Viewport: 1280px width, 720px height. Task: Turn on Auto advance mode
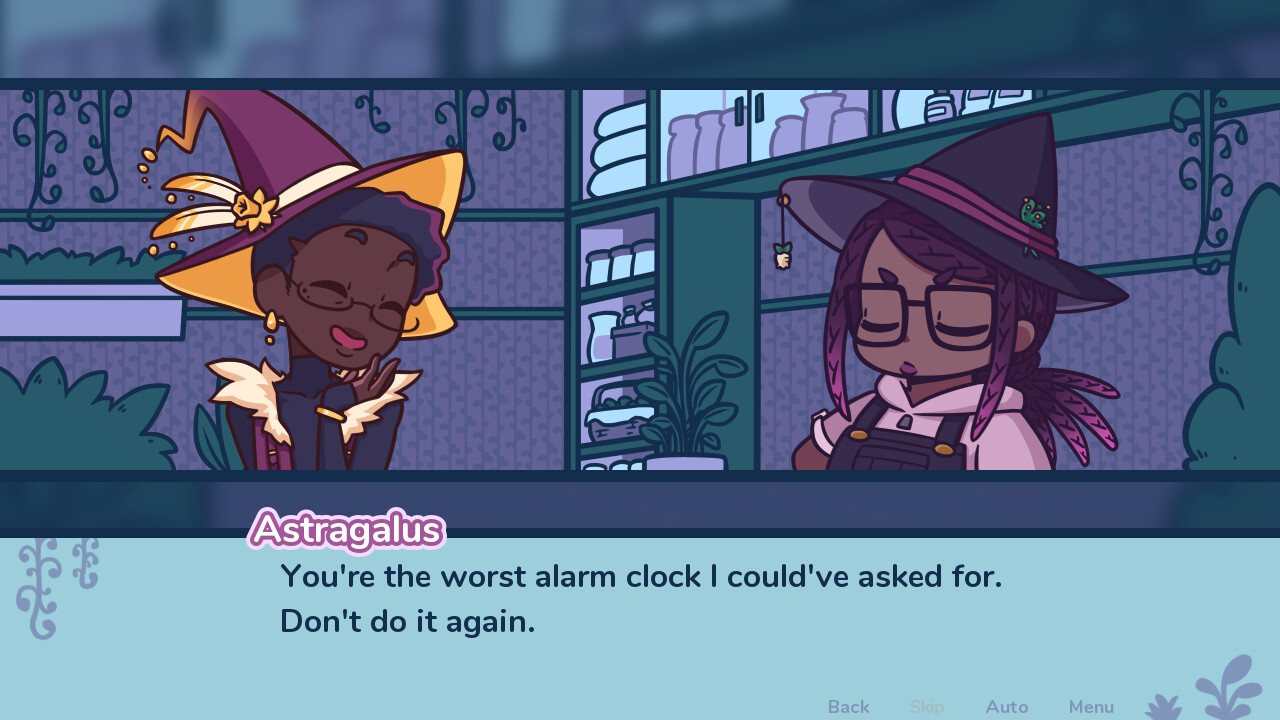(1006, 707)
